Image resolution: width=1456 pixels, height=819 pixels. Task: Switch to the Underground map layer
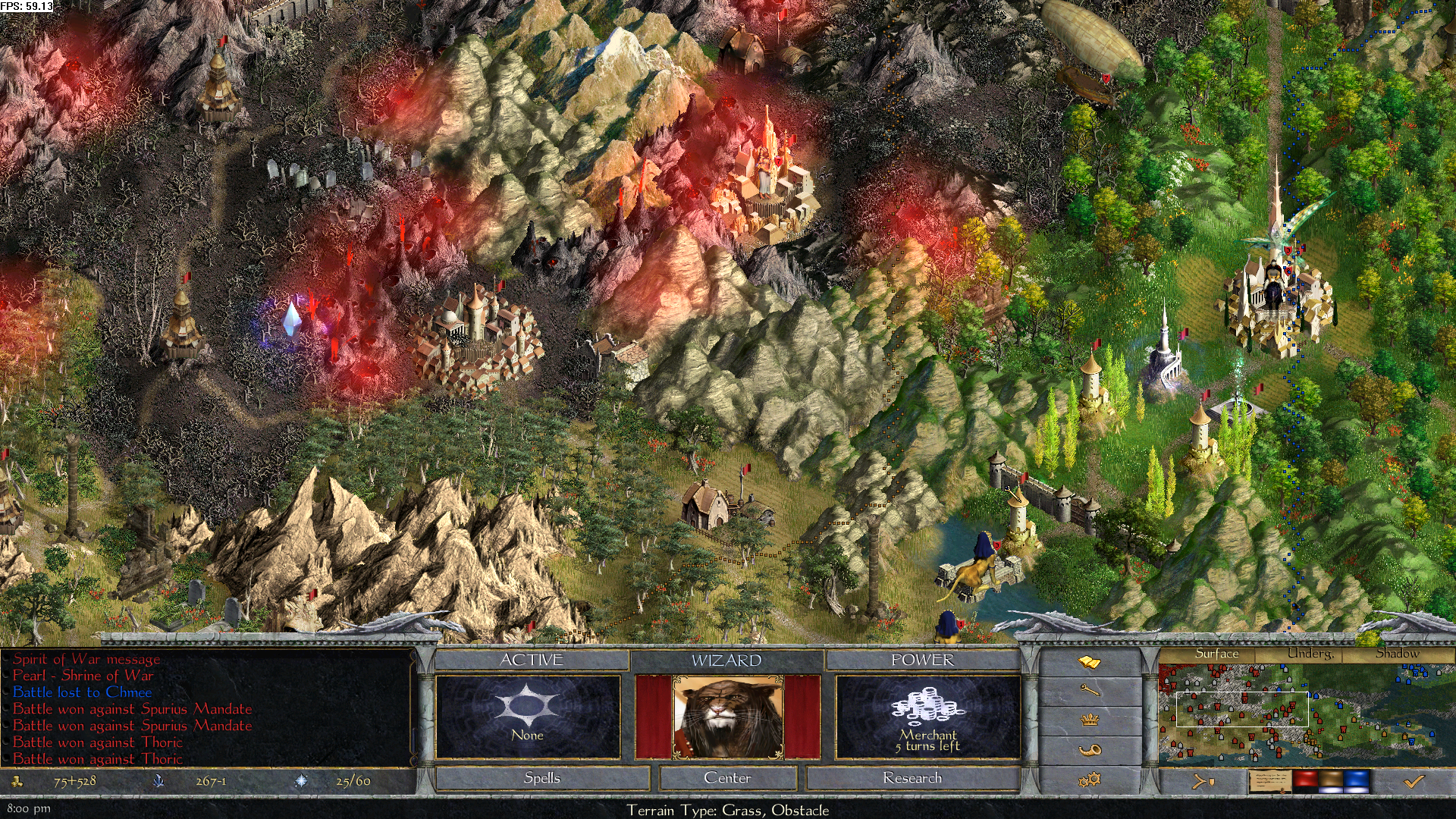pyautogui.click(x=1310, y=654)
